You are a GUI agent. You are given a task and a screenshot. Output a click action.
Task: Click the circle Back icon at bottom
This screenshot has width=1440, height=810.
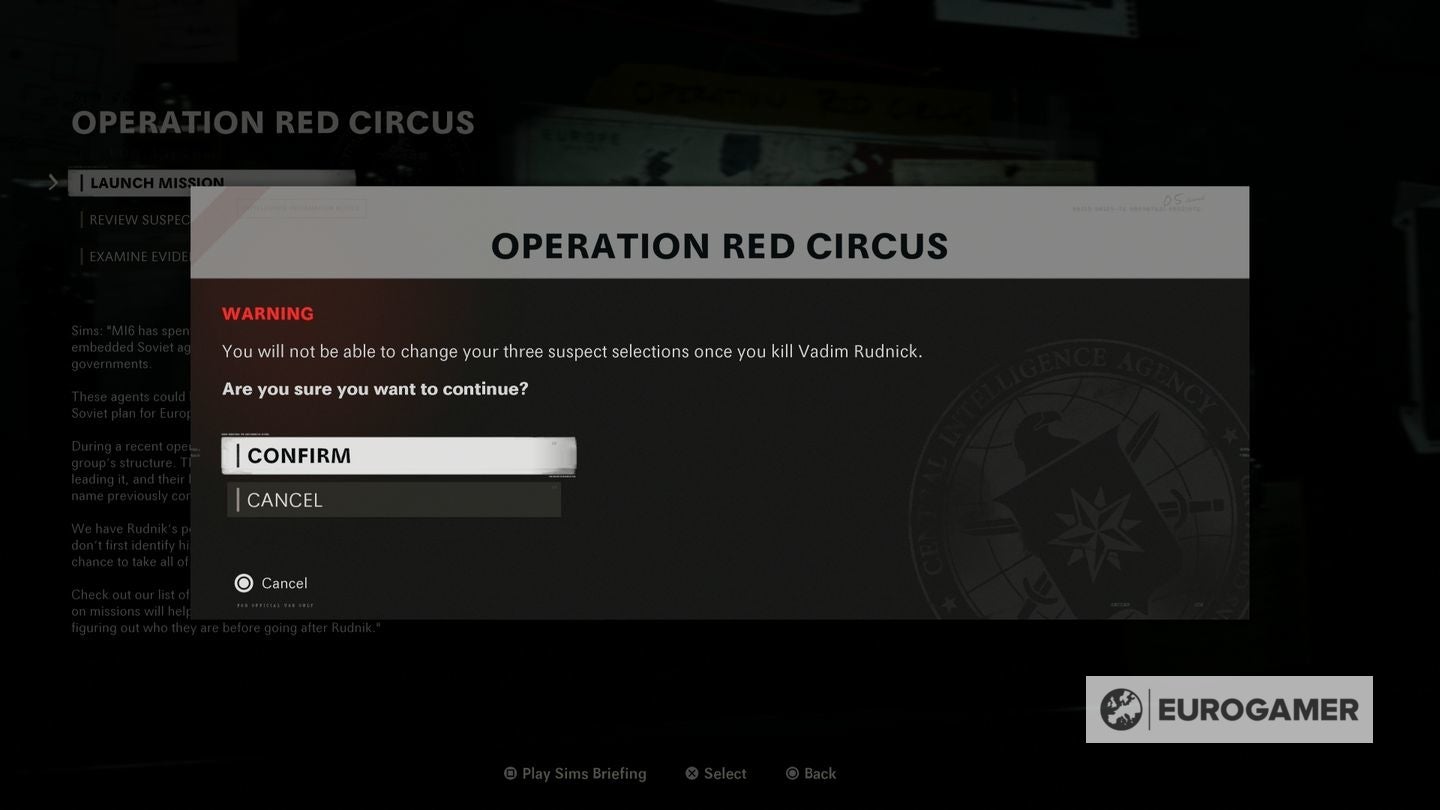(793, 771)
